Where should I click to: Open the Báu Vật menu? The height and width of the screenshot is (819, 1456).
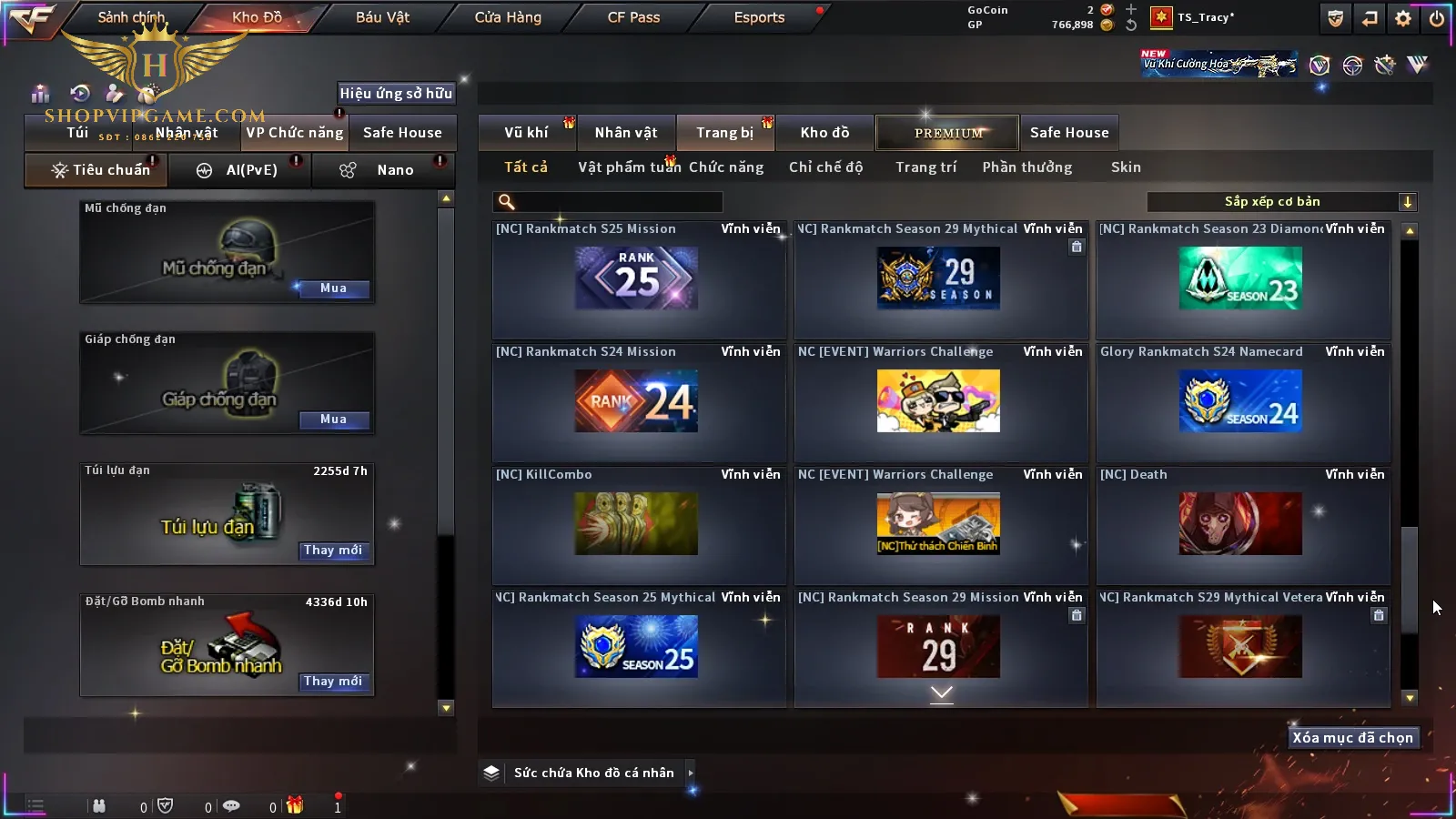click(382, 17)
